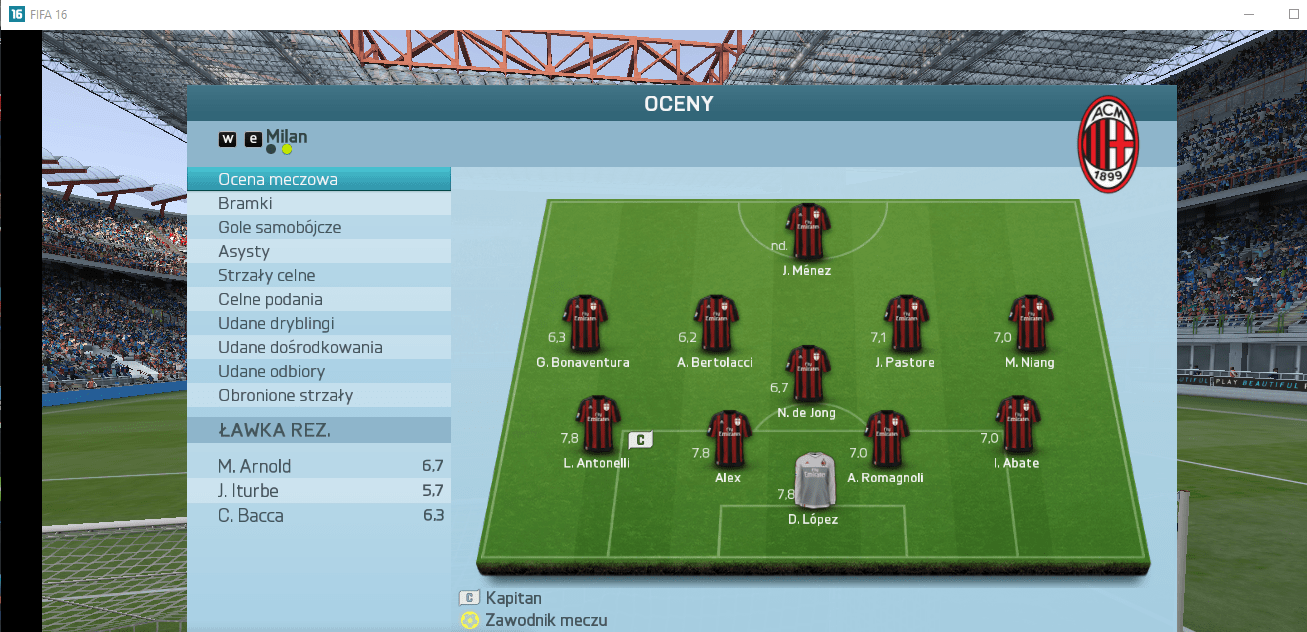The width and height of the screenshot is (1307, 632).
Task: Switch to Udane dryblingi stats
Action: [x=318, y=324]
